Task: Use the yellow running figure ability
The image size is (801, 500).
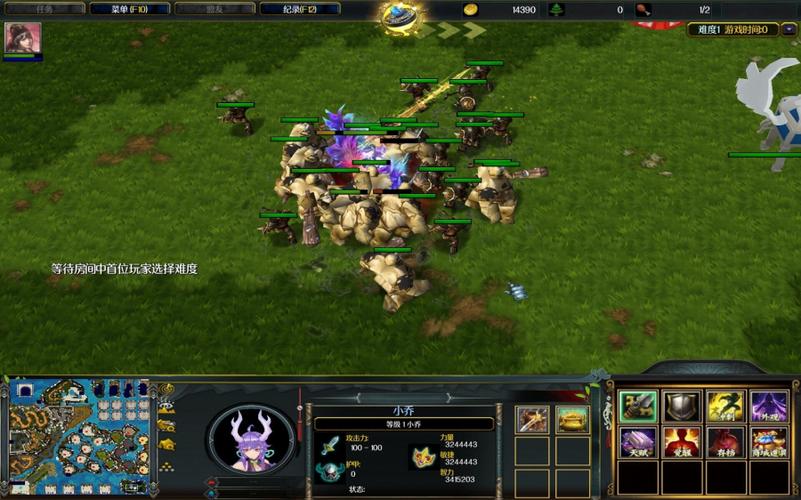Action: 725,405
